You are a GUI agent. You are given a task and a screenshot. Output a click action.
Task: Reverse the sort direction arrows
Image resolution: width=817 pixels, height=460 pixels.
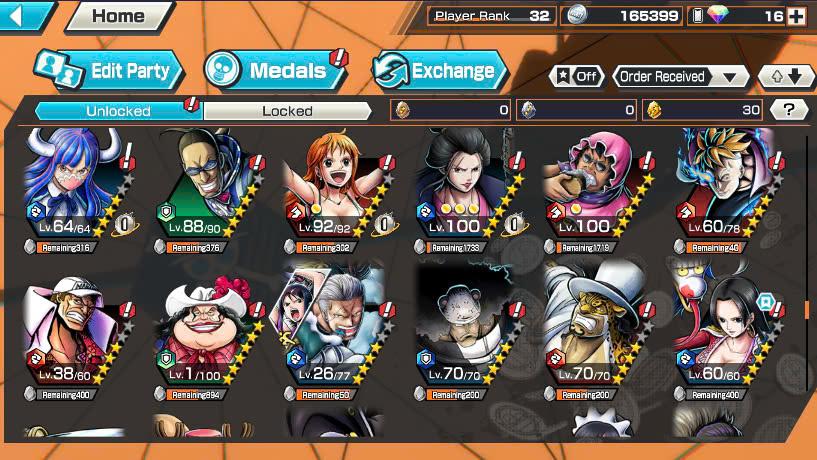(x=785, y=76)
